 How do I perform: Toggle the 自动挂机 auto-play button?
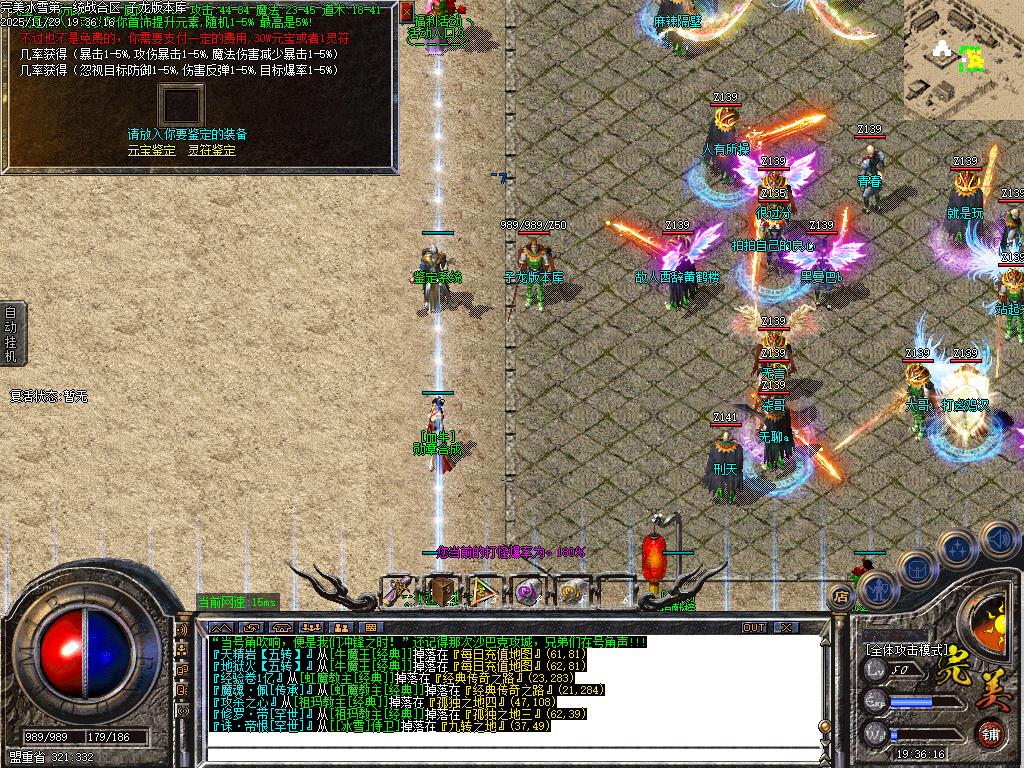pyautogui.click(x=11, y=333)
